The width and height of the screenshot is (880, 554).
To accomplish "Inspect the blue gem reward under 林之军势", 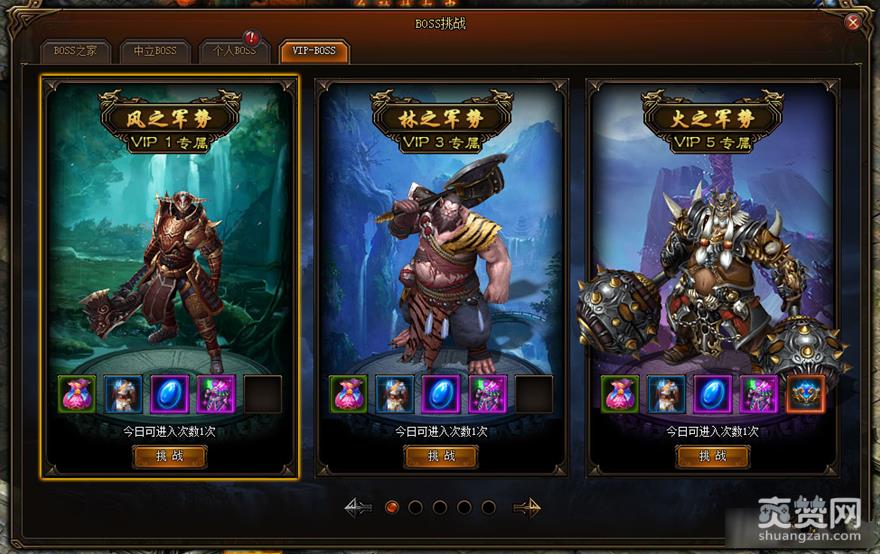I will [441, 394].
